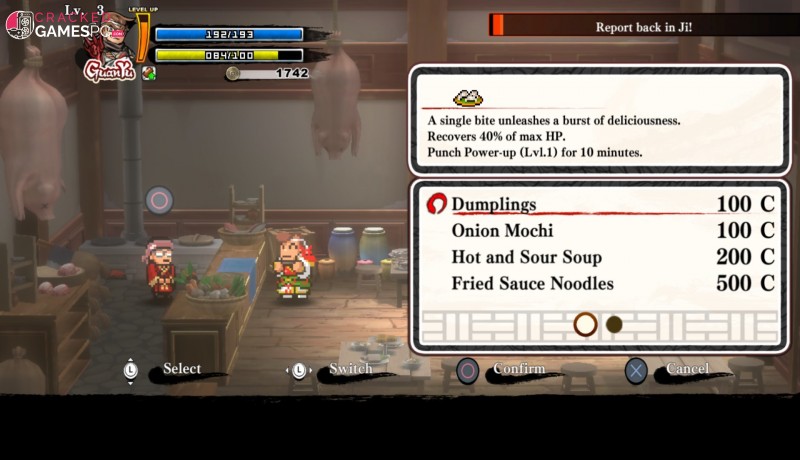The image size is (800, 460).
Task: Open the Report back in Ji objective tracker
Action: click(x=643, y=26)
